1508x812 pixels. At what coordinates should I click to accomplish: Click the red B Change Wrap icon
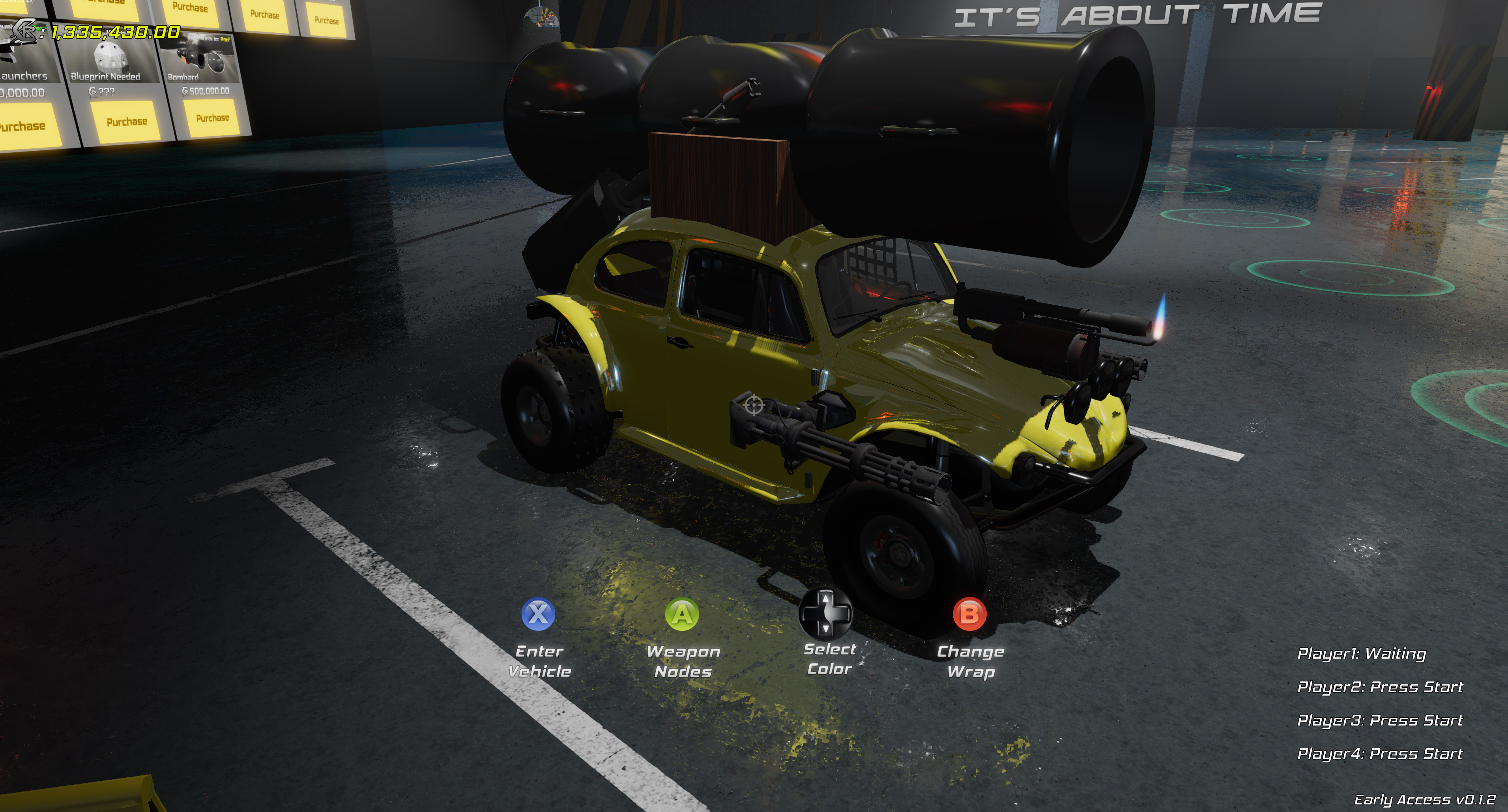971,614
